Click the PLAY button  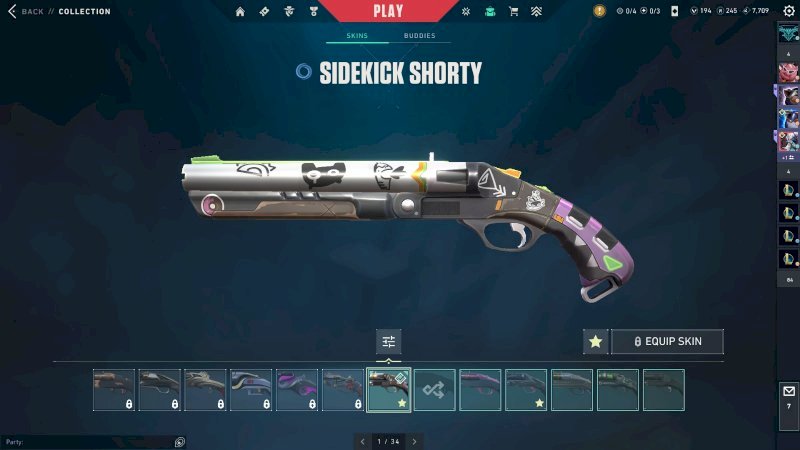(388, 11)
